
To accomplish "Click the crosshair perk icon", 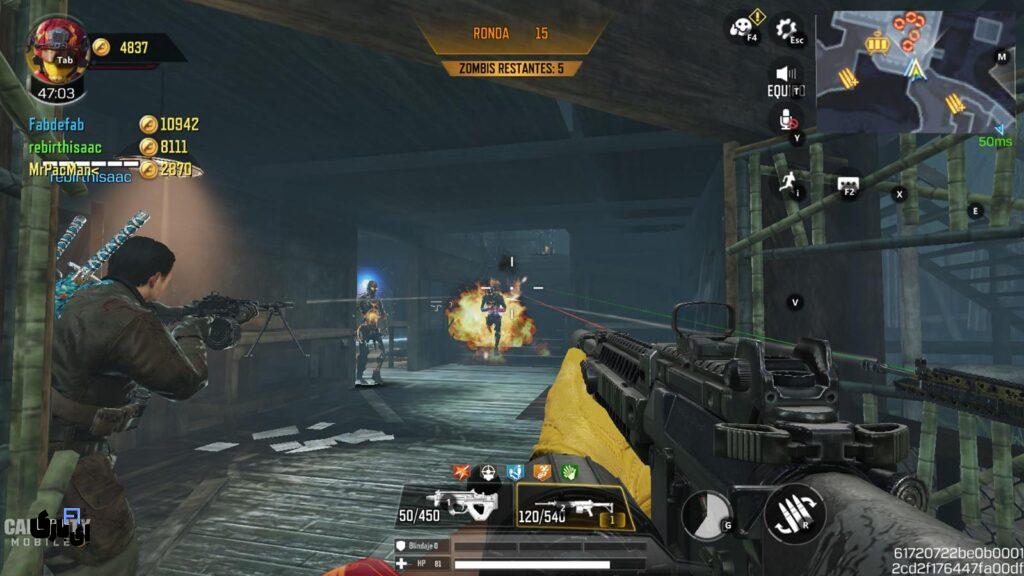I will [x=489, y=471].
